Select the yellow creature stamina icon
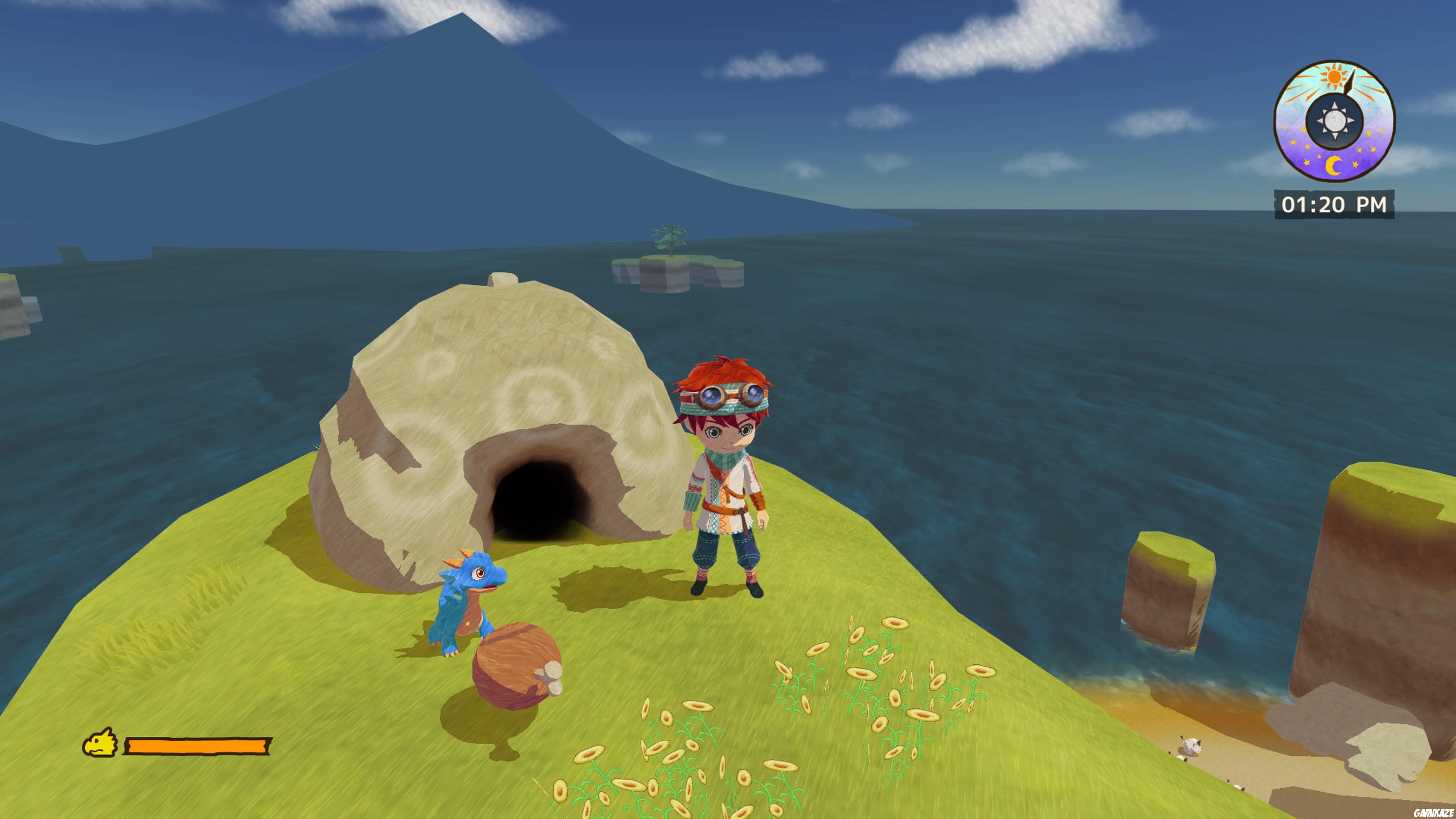The width and height of the screenshot is (1456, 819). coord(100,743)
